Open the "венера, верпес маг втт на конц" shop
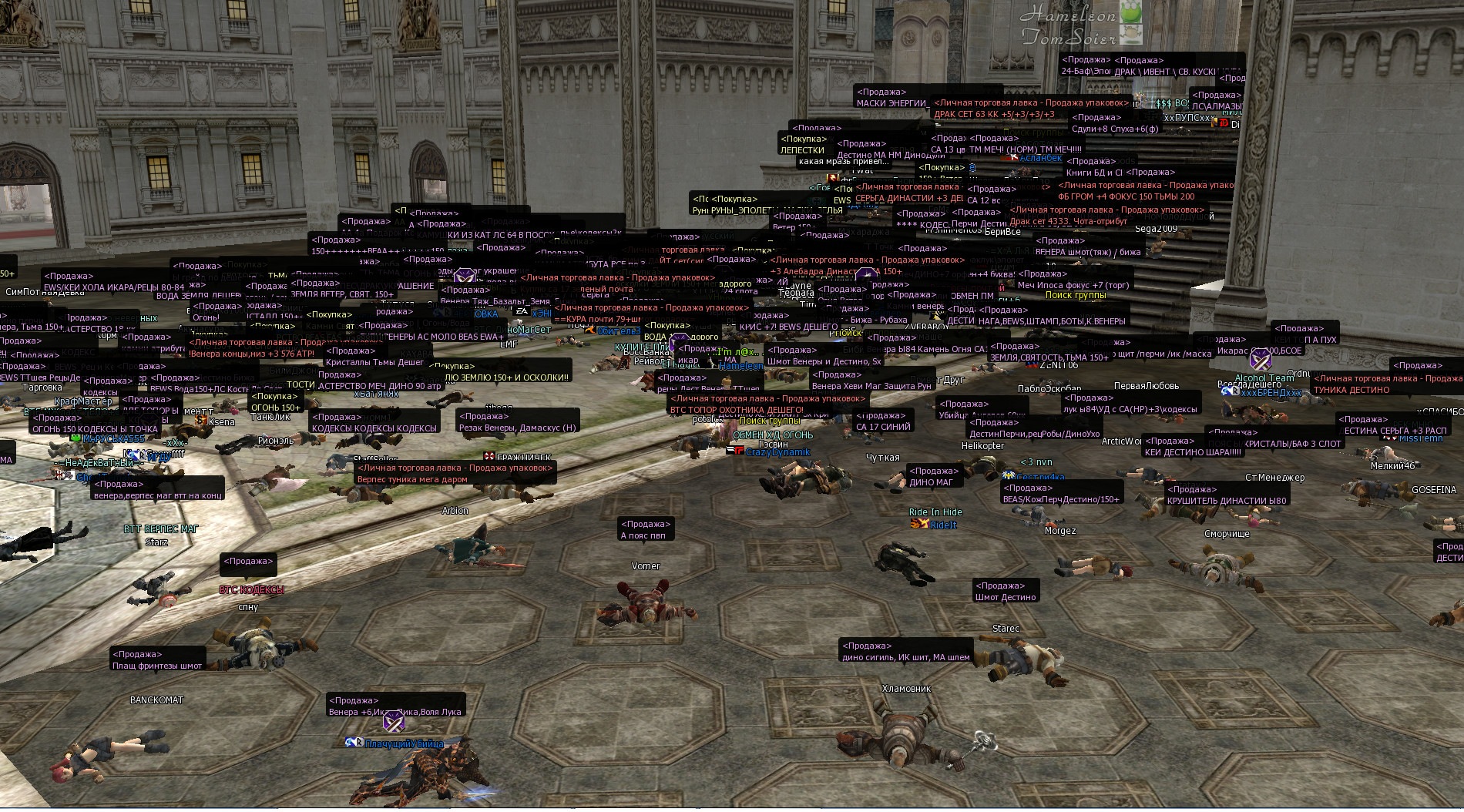The width and height of the screenshot is (1464, 812). pos(158,495)
